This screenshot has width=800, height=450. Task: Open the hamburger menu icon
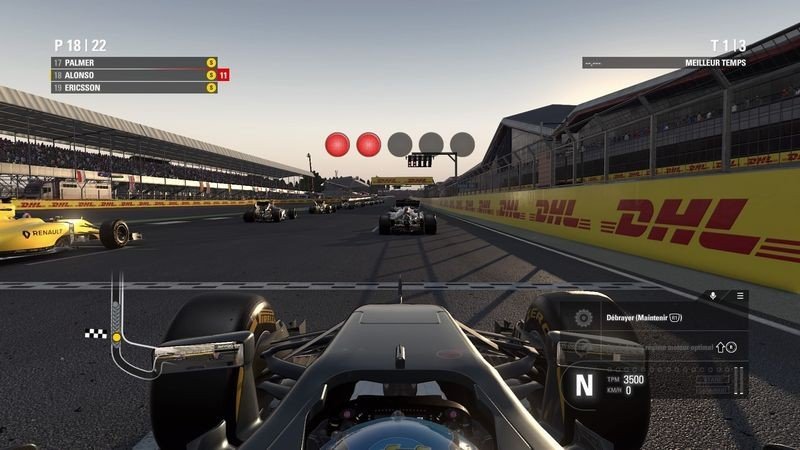coord(740,296)
